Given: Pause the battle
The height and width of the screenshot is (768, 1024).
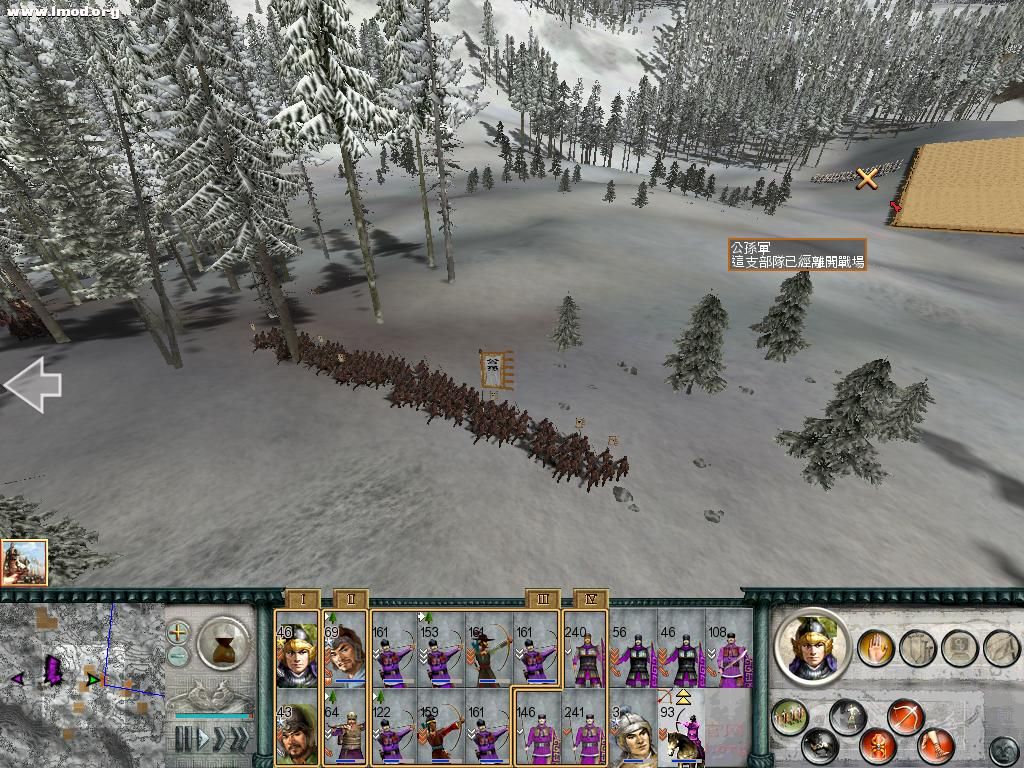Looking at the screenshot, I should click(185, 739).
